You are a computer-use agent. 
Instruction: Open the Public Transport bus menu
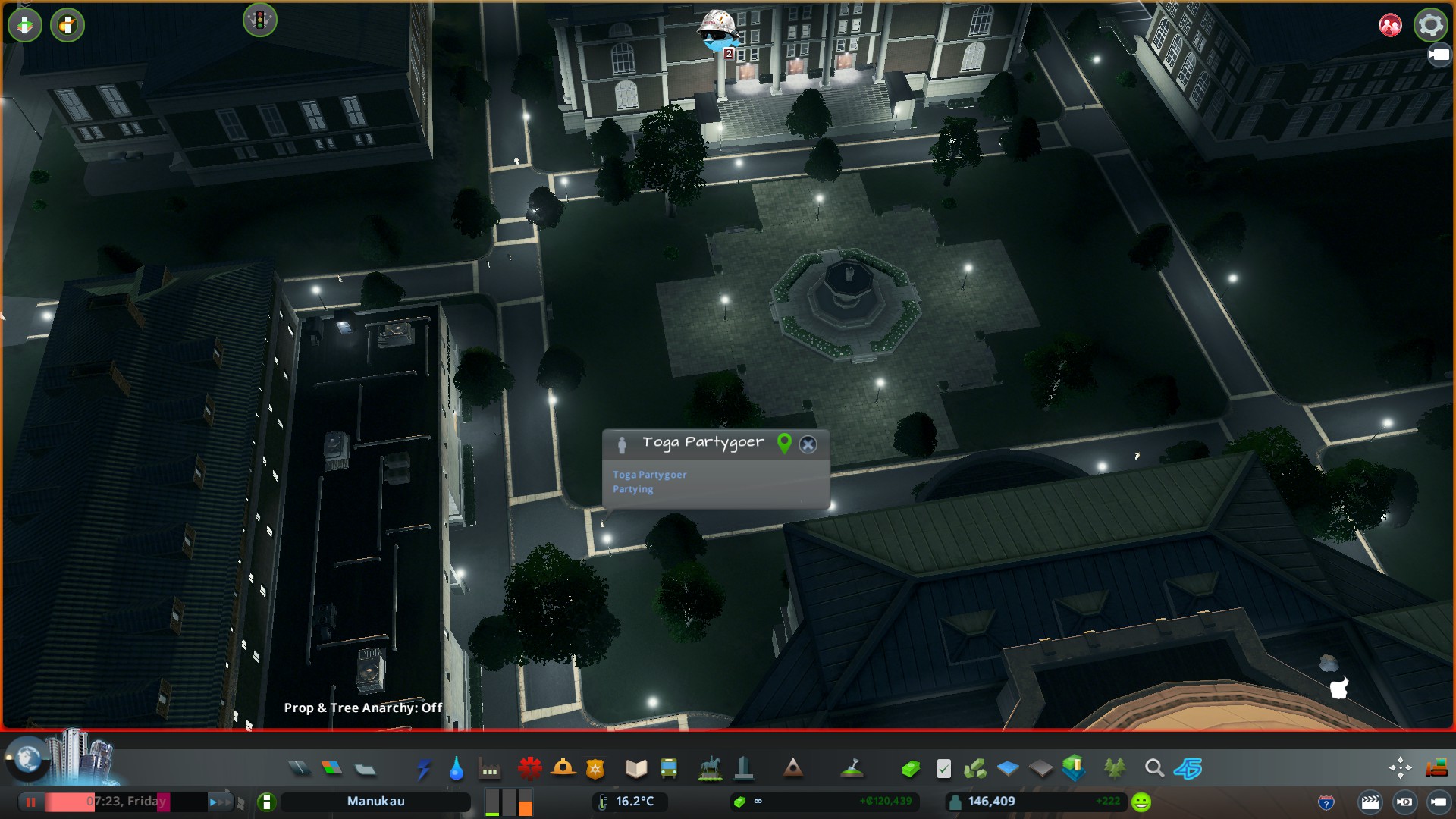pos(669,769)
